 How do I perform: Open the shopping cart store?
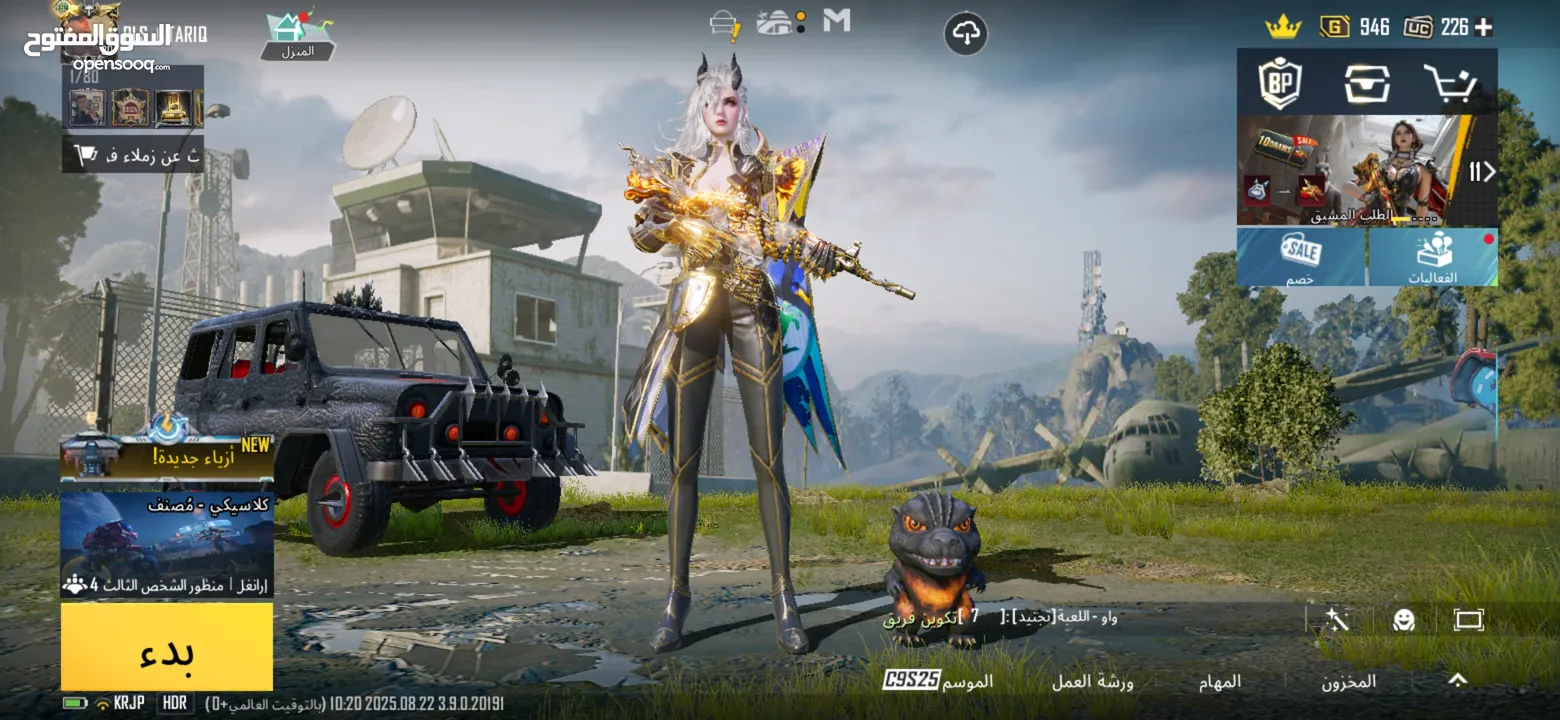tap(1449, 84)
